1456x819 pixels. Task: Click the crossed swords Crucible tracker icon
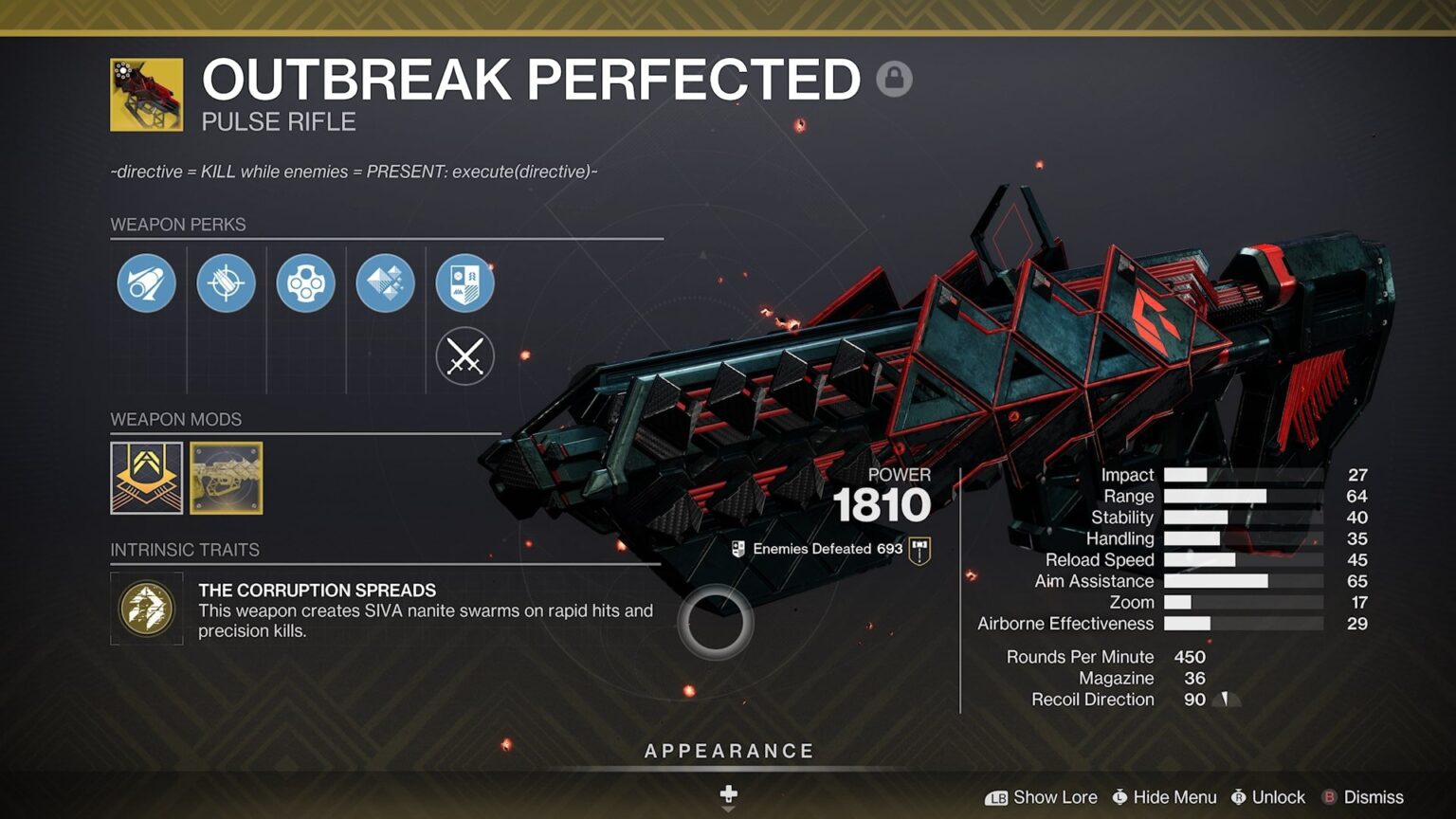[464, 356]
